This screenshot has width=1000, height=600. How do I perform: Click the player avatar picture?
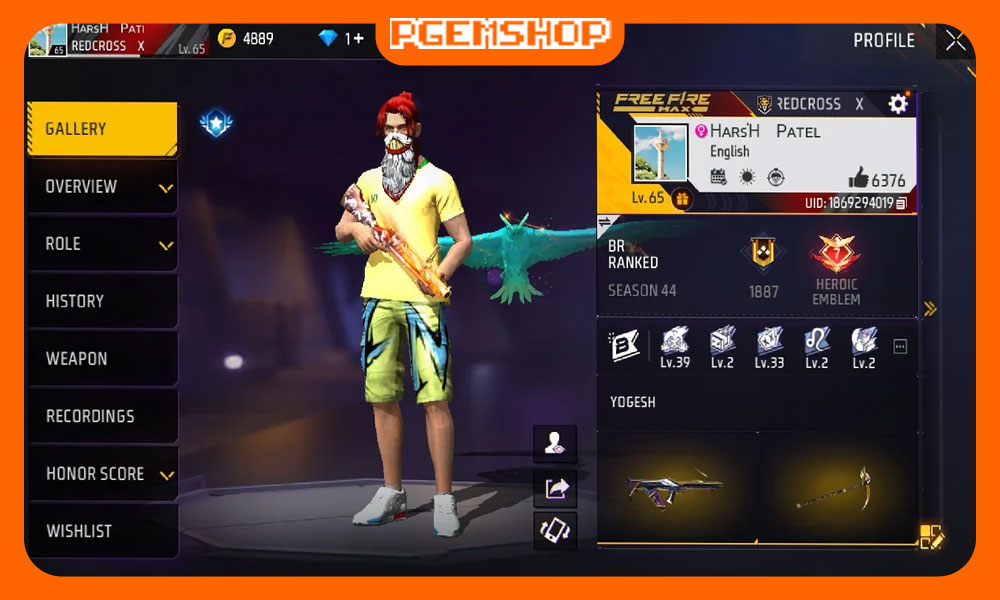point(660,152)
